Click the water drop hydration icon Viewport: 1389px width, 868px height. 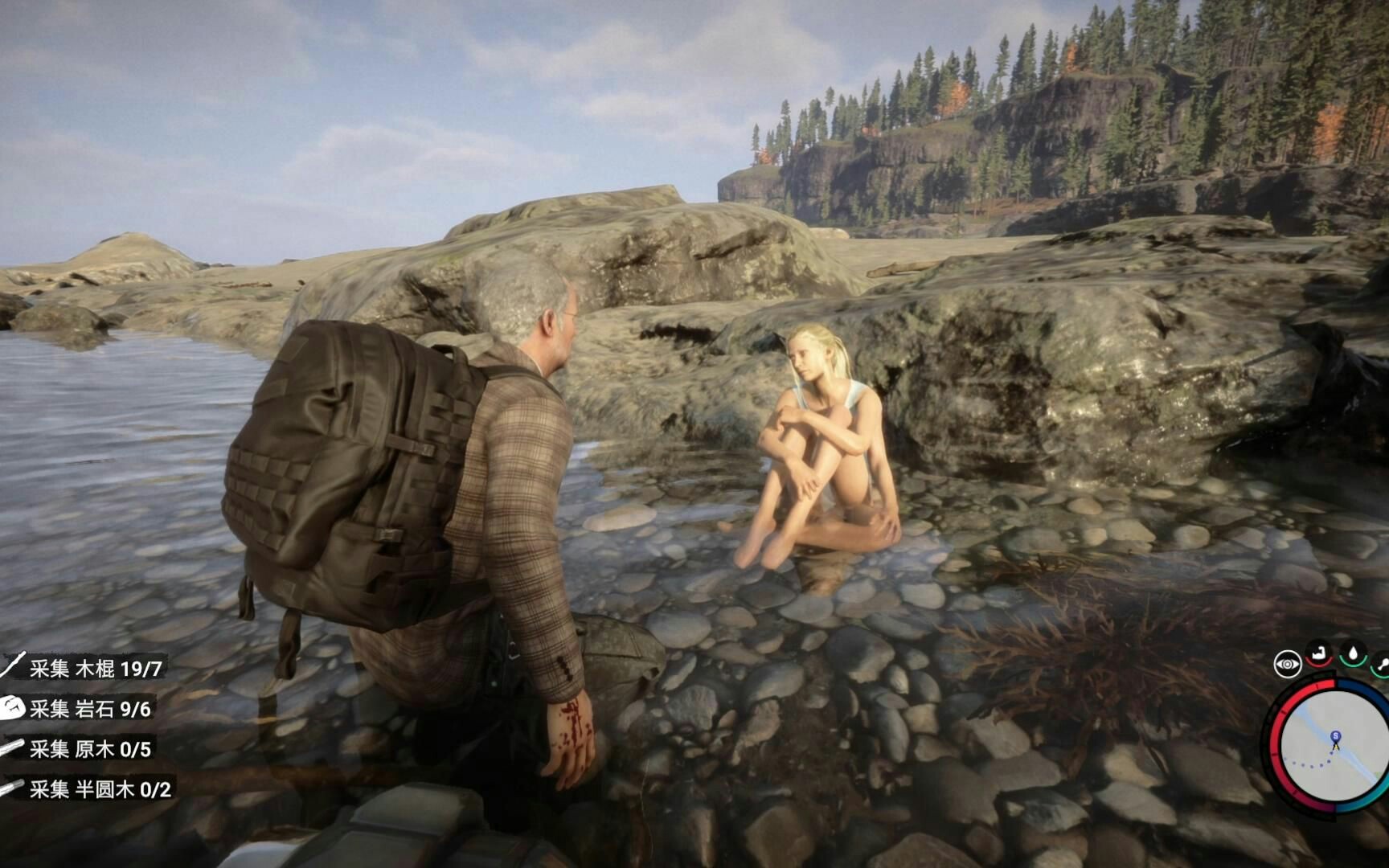click(1354, 654)
